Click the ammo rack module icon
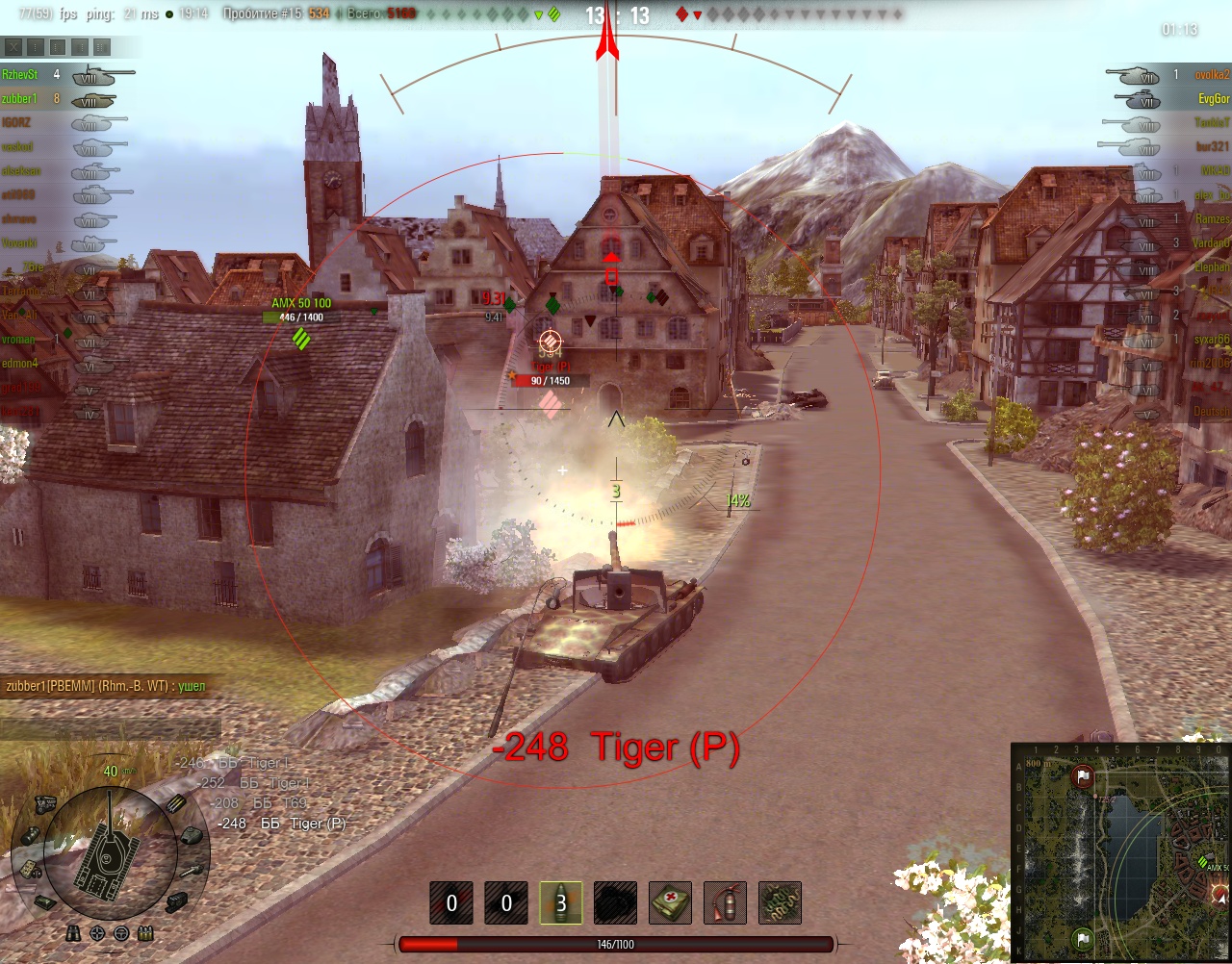The height and width of the screenshot is (964, 1232). [176, 805]
